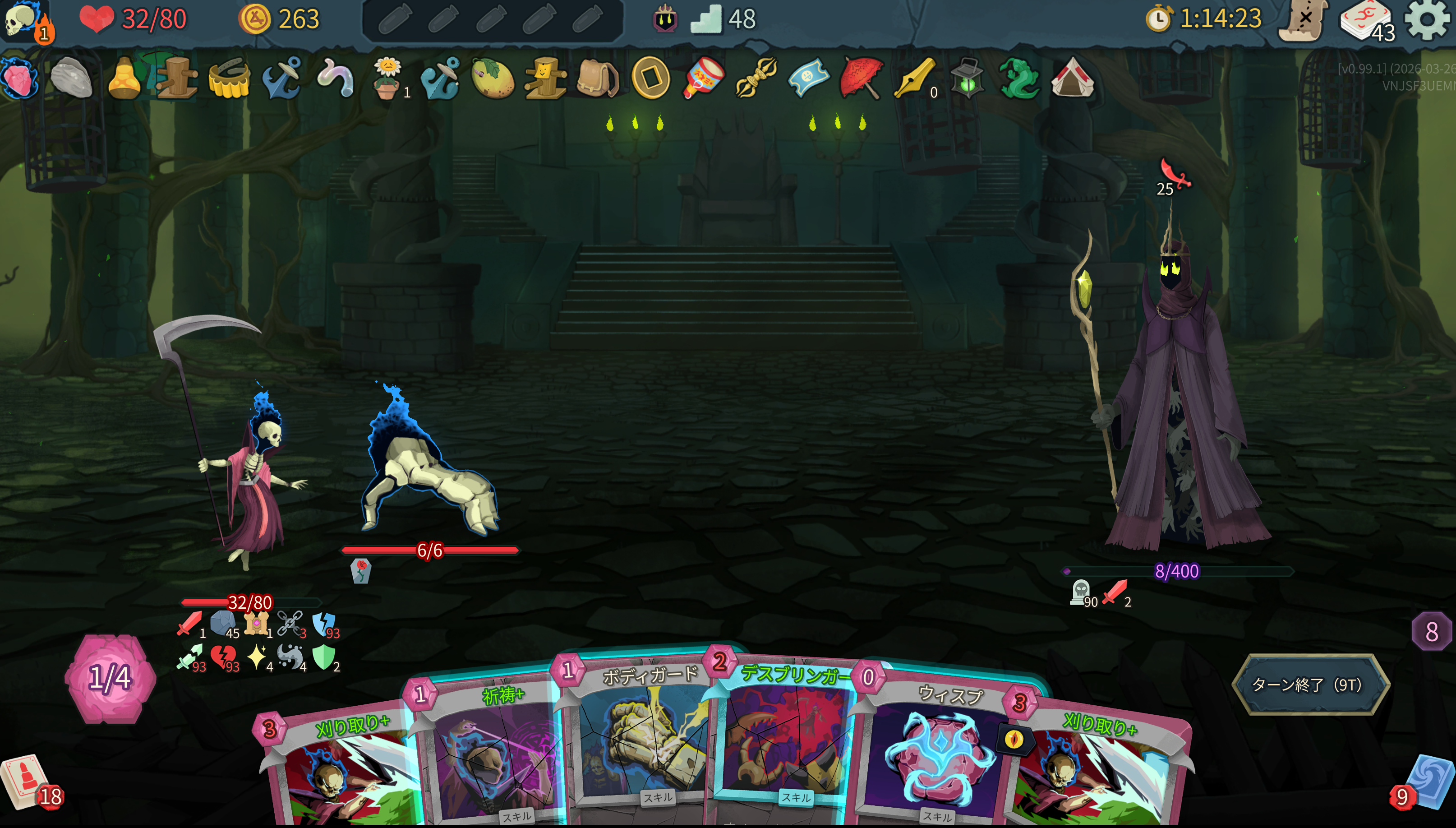Play the ウィスプ zero-cost card
The height and width of the screenshot is (828, 1456).
tap(938, 751)
